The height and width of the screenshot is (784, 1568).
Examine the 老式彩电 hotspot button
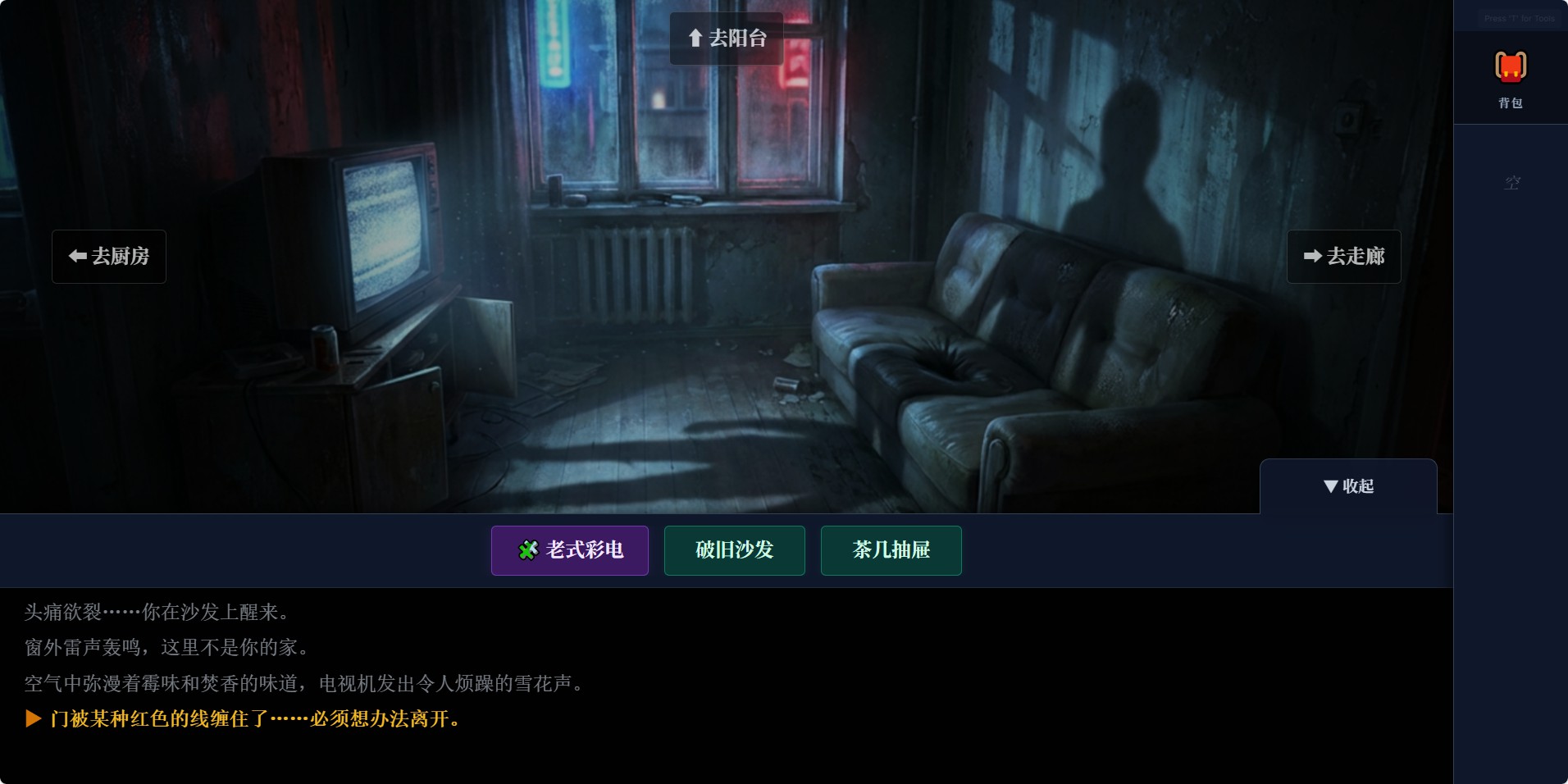click(569, 550)
